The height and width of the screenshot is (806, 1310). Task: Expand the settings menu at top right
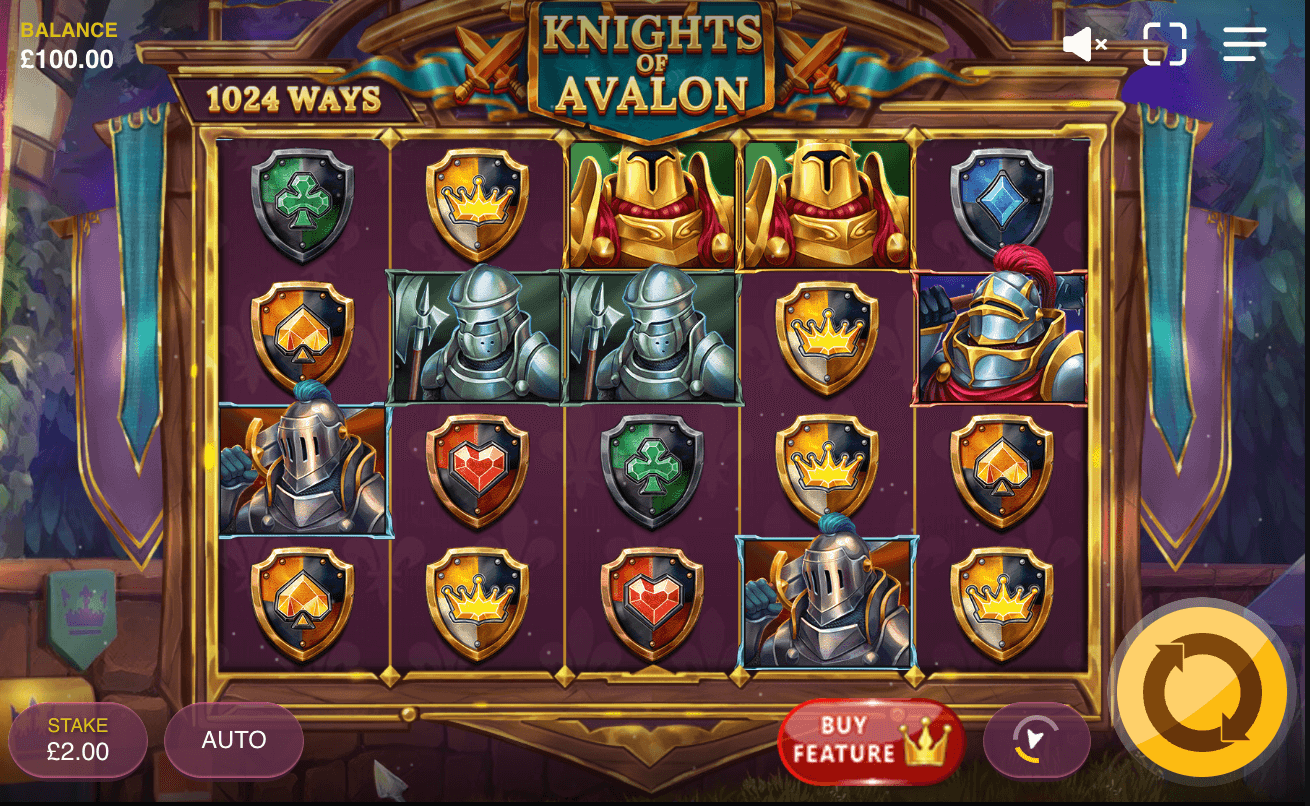(1243, 43)
